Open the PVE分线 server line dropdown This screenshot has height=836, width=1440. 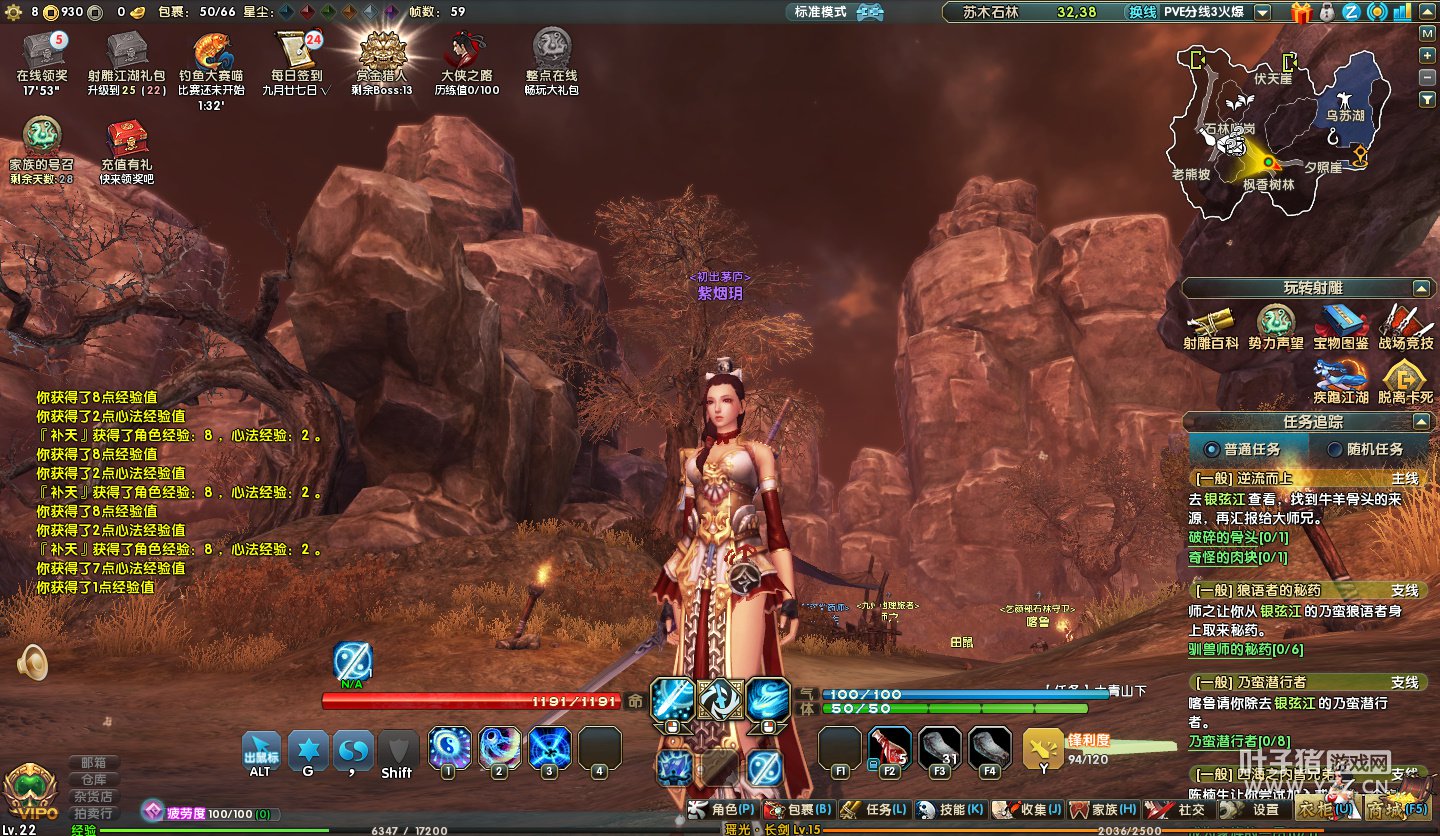1263,12
